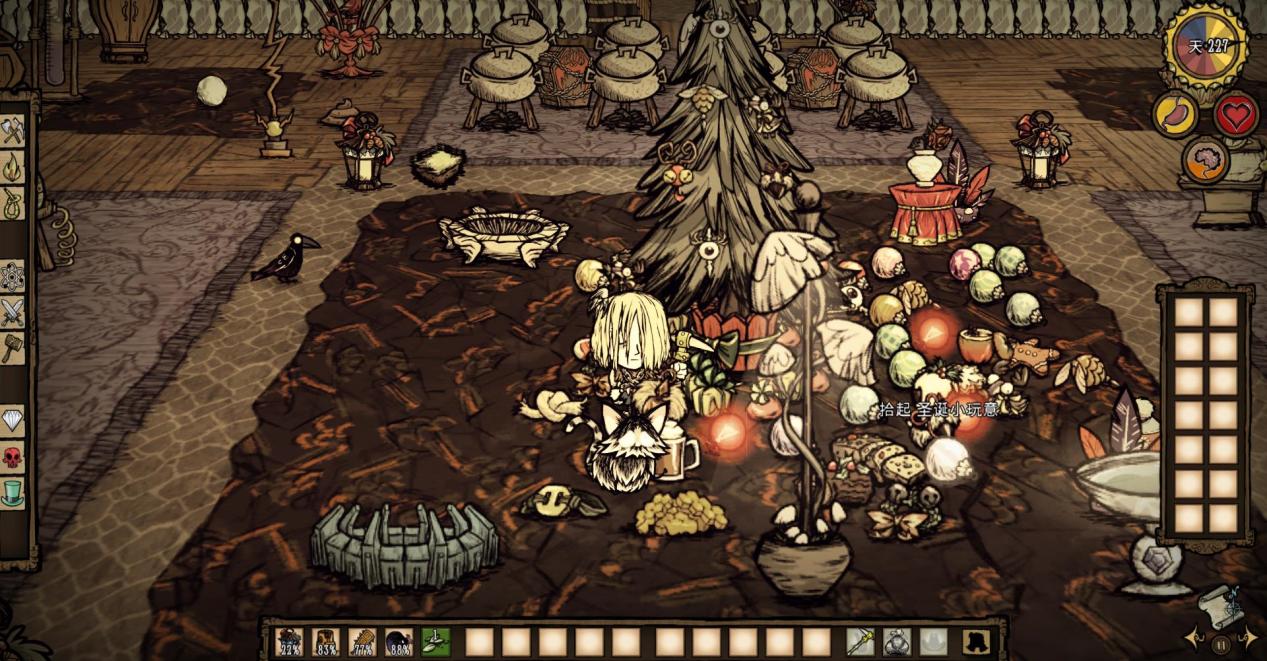
Task: Select the 22% durability inventory item
Action: pyautogui.click(x=290, y=642)
